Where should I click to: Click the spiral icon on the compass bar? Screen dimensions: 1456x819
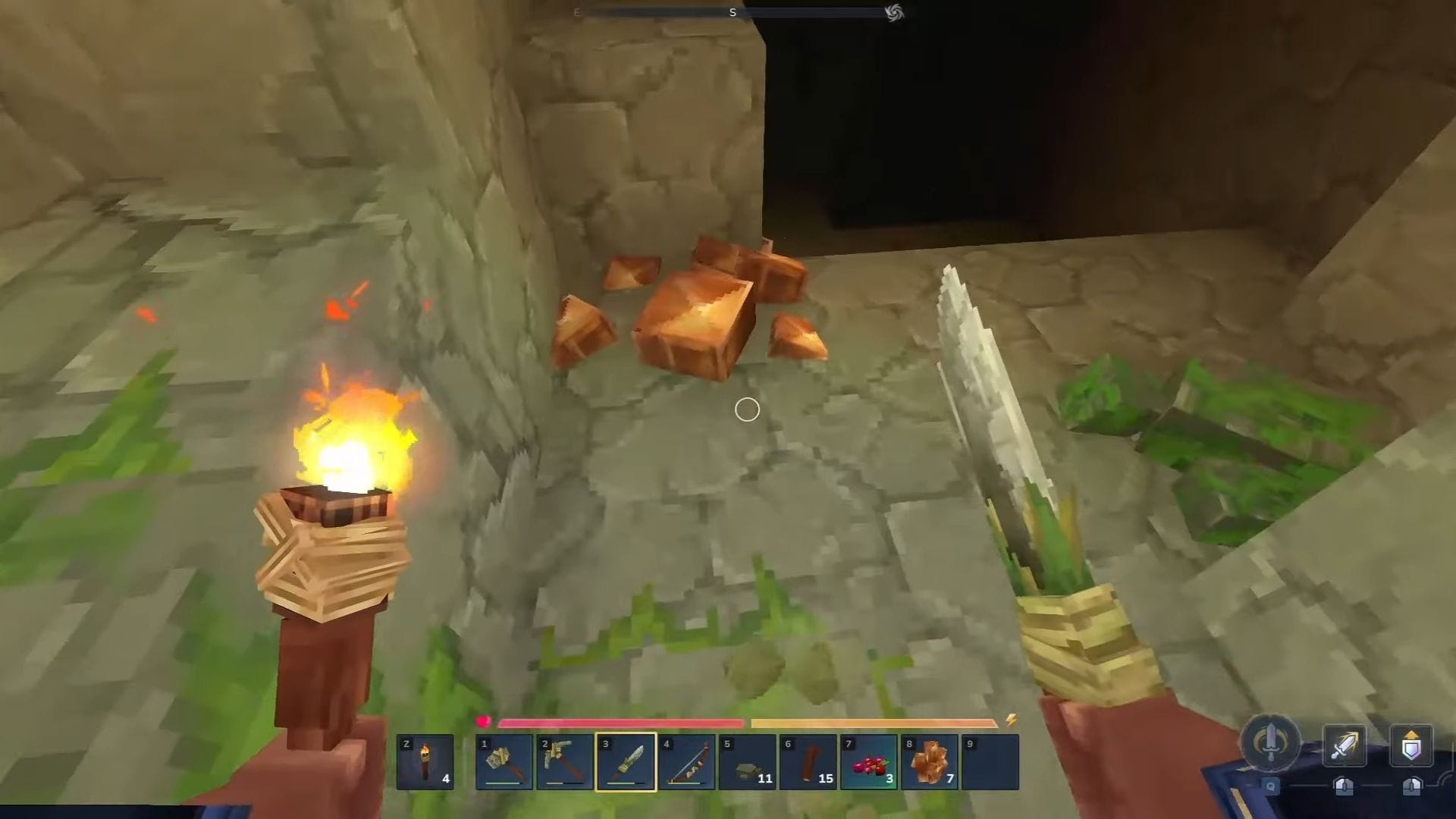coord(894,13)
